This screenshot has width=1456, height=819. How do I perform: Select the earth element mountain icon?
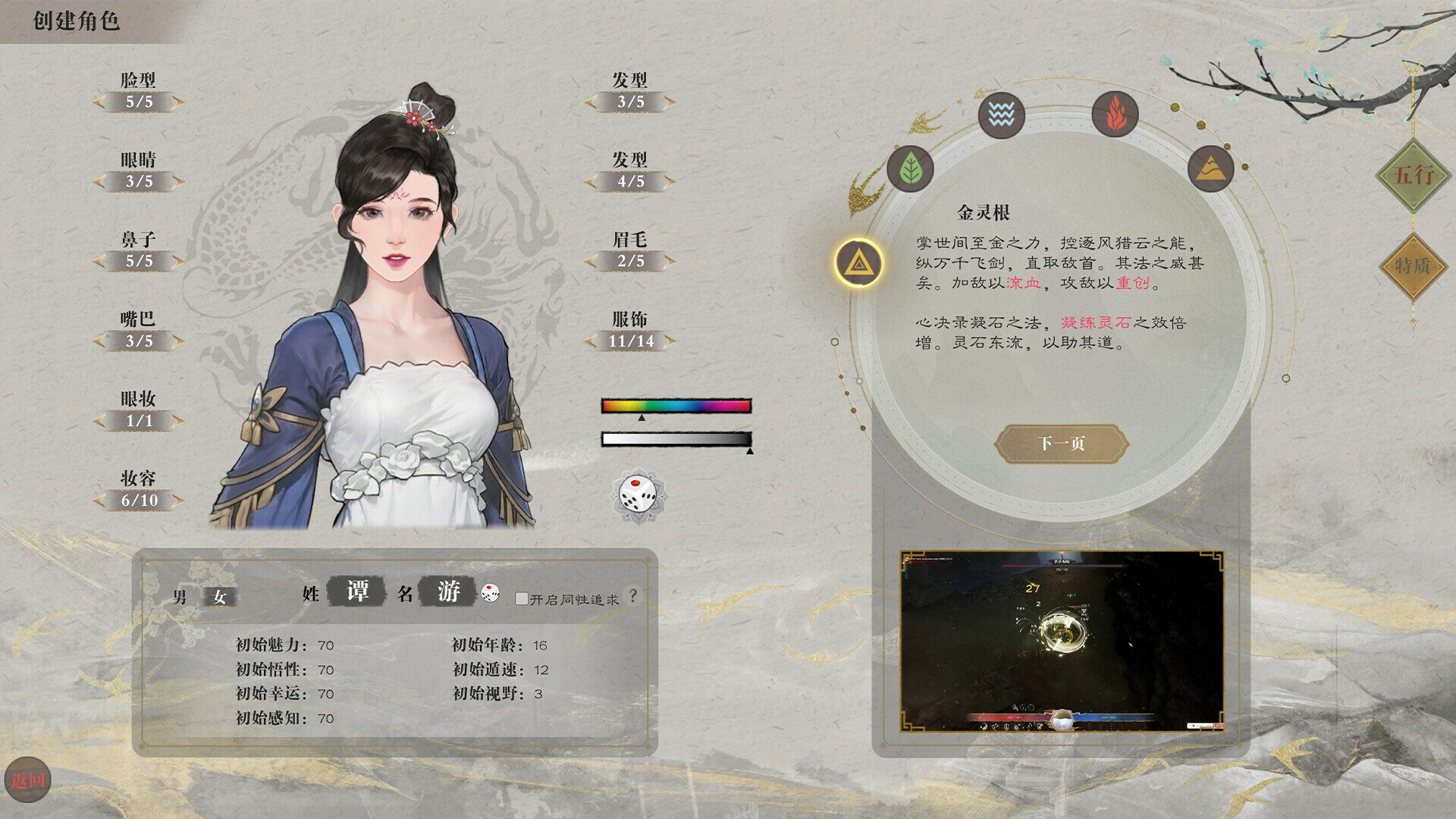pos(1211,168)
